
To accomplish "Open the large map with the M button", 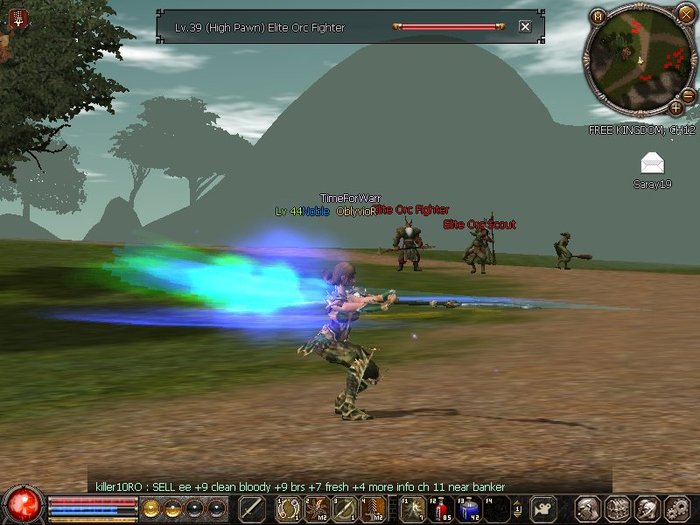I will (x=598, y=16).
